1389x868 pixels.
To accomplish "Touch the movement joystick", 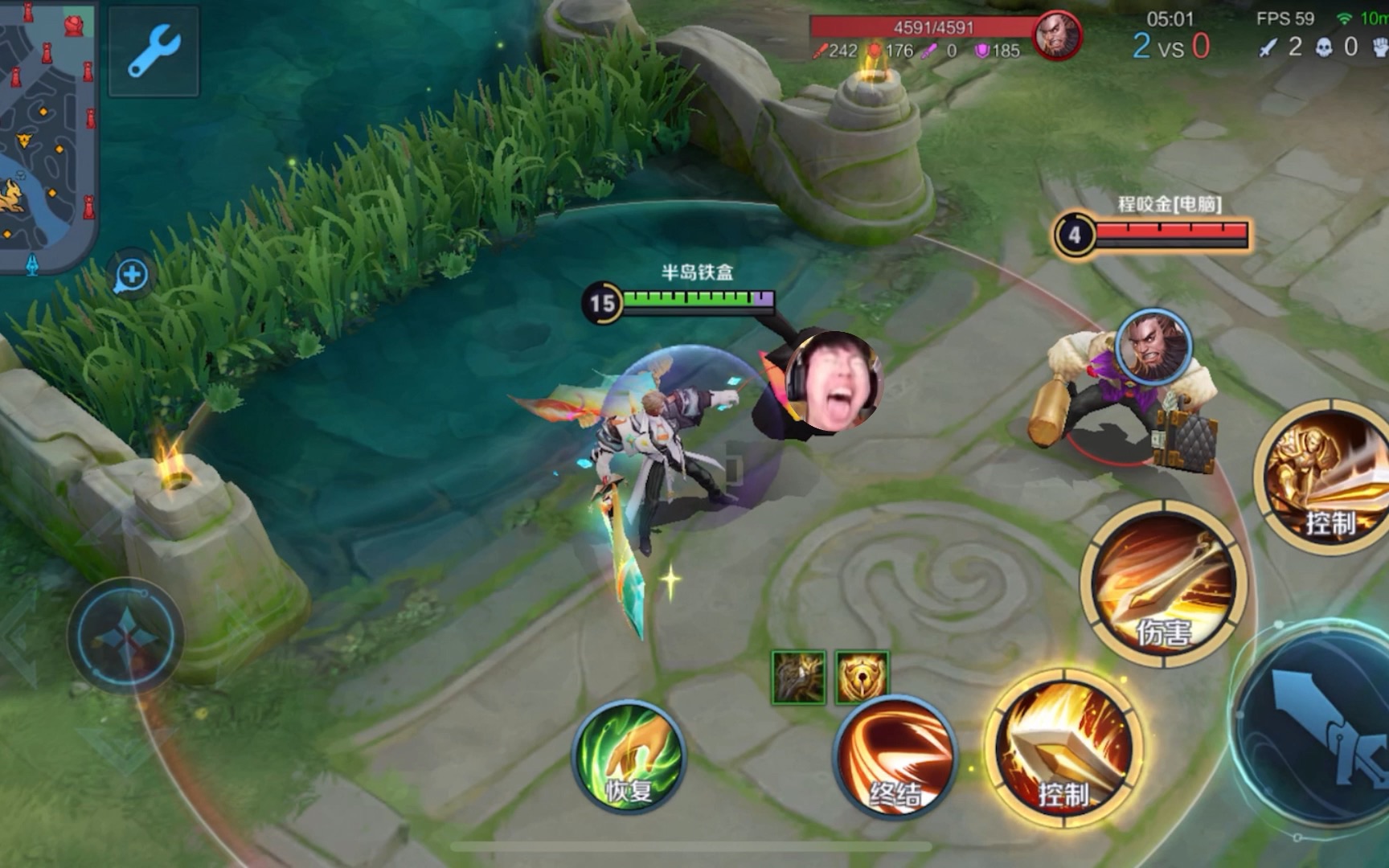I will [x=125, y=637].
